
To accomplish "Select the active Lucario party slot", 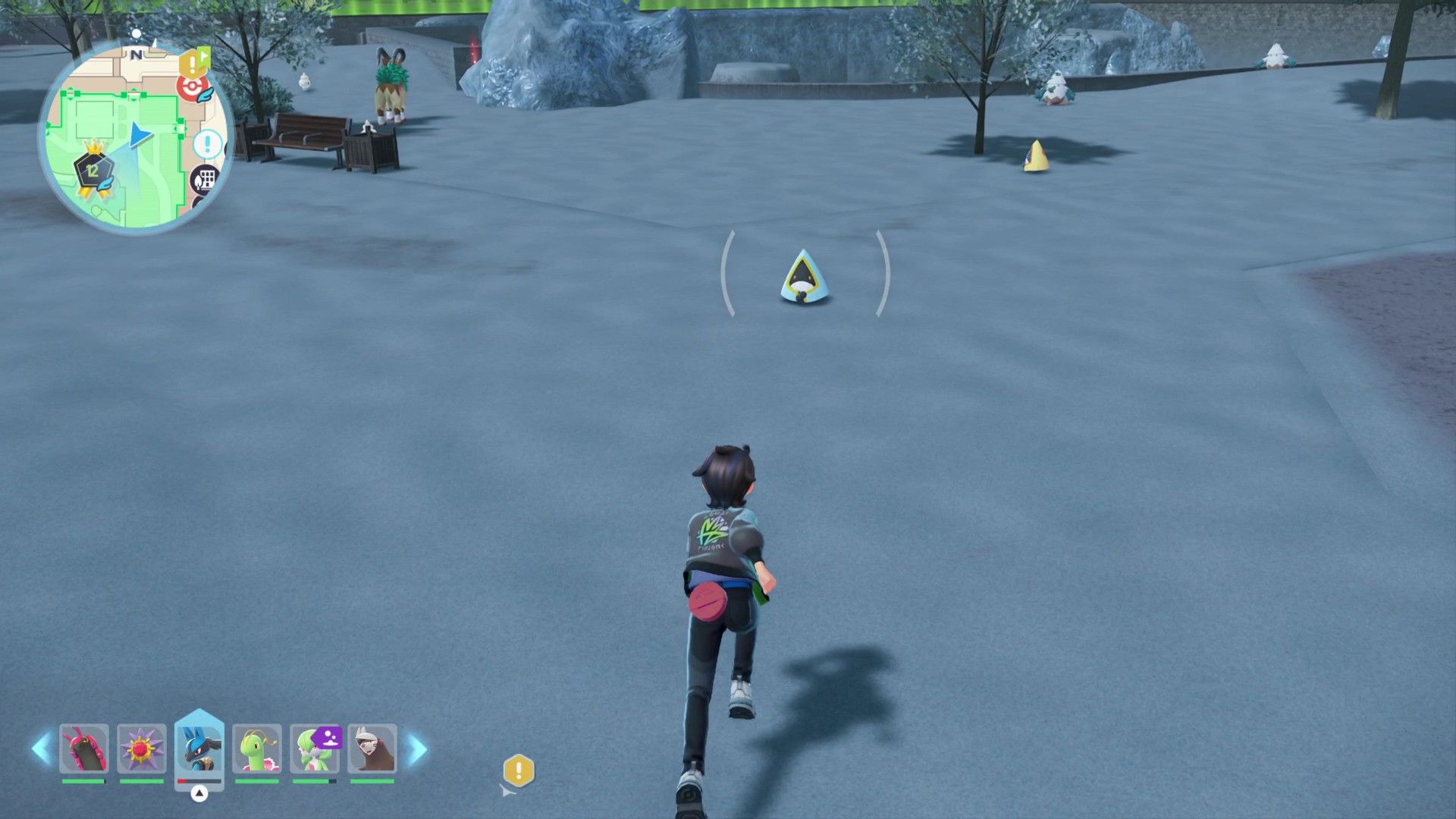I will (x=199, y=748).
